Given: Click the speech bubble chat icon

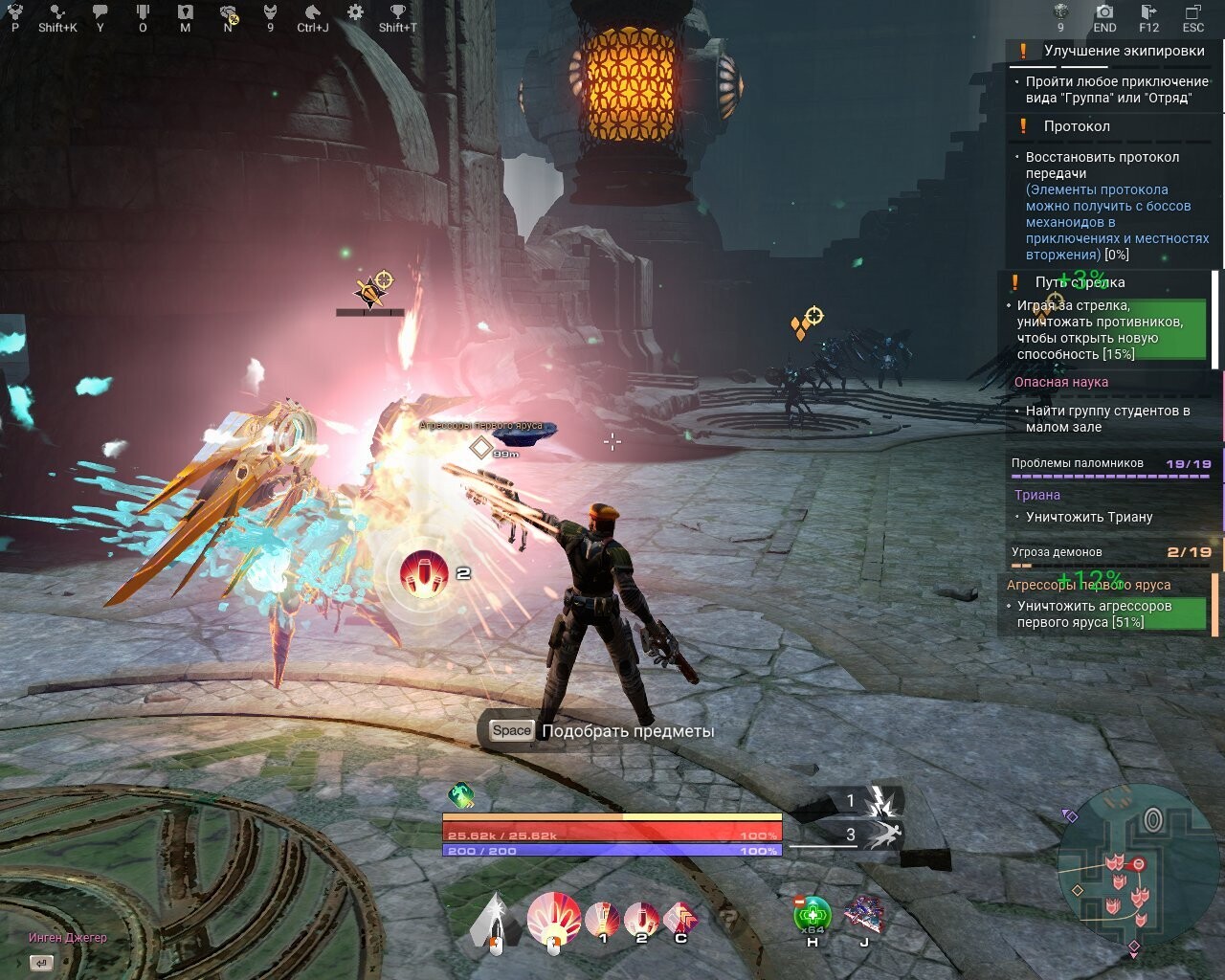Looking at the screenshot, I should (100, 12).
